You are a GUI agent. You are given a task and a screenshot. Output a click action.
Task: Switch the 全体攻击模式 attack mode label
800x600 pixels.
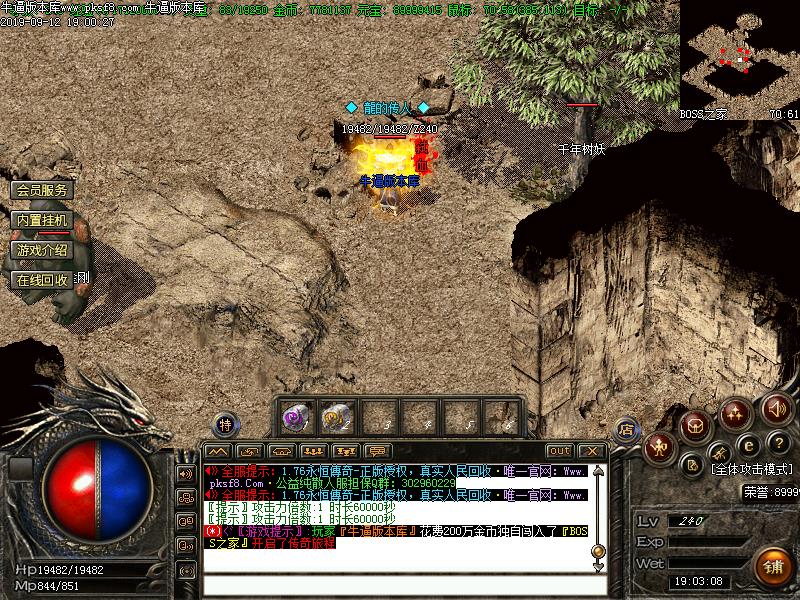click(750, 469)
